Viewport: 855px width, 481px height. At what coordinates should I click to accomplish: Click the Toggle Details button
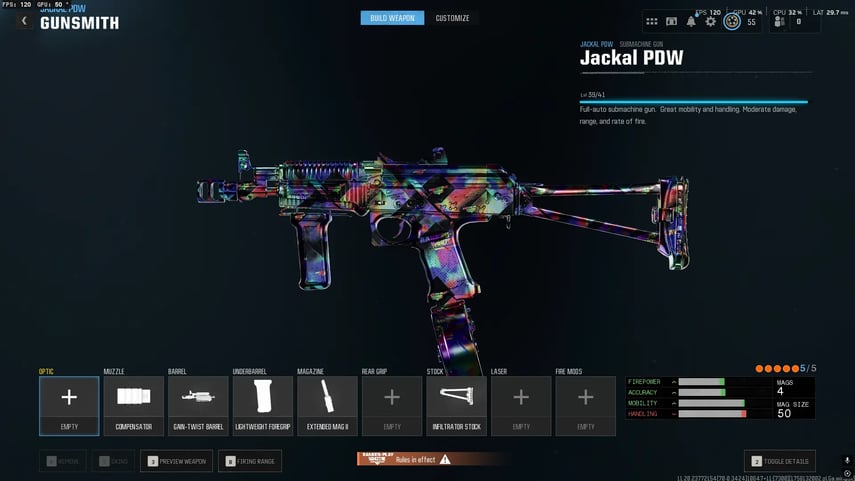coord(782,461)
